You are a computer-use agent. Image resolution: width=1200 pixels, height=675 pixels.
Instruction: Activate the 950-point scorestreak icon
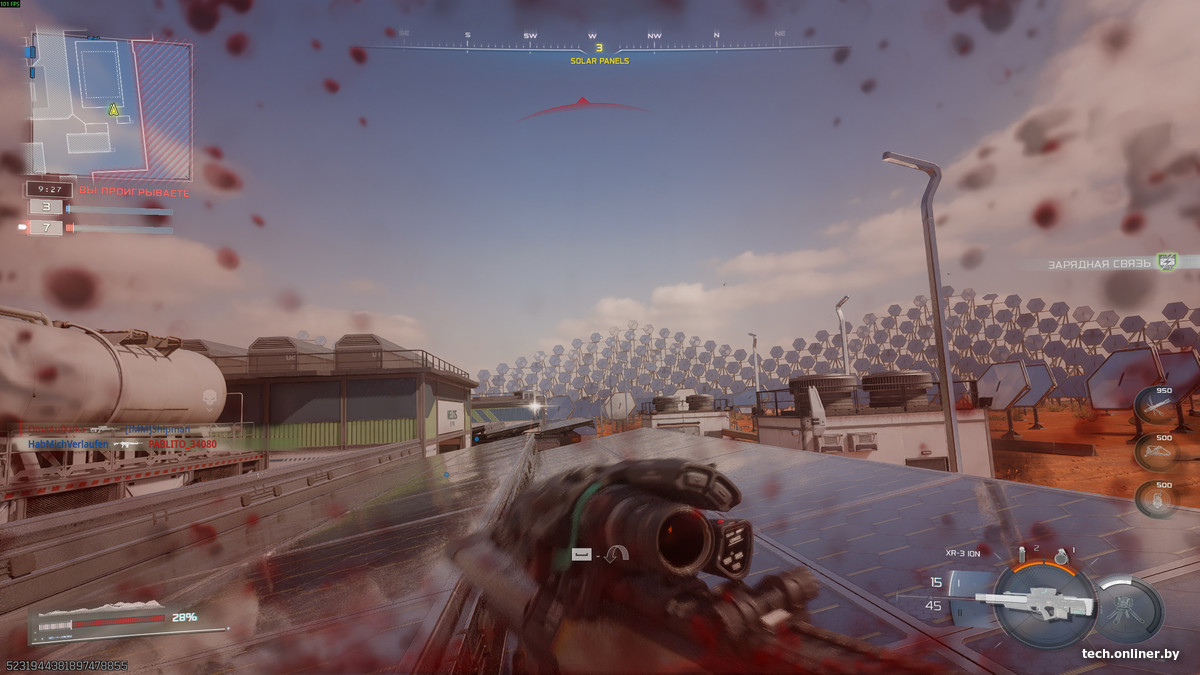coord(1155,405)
